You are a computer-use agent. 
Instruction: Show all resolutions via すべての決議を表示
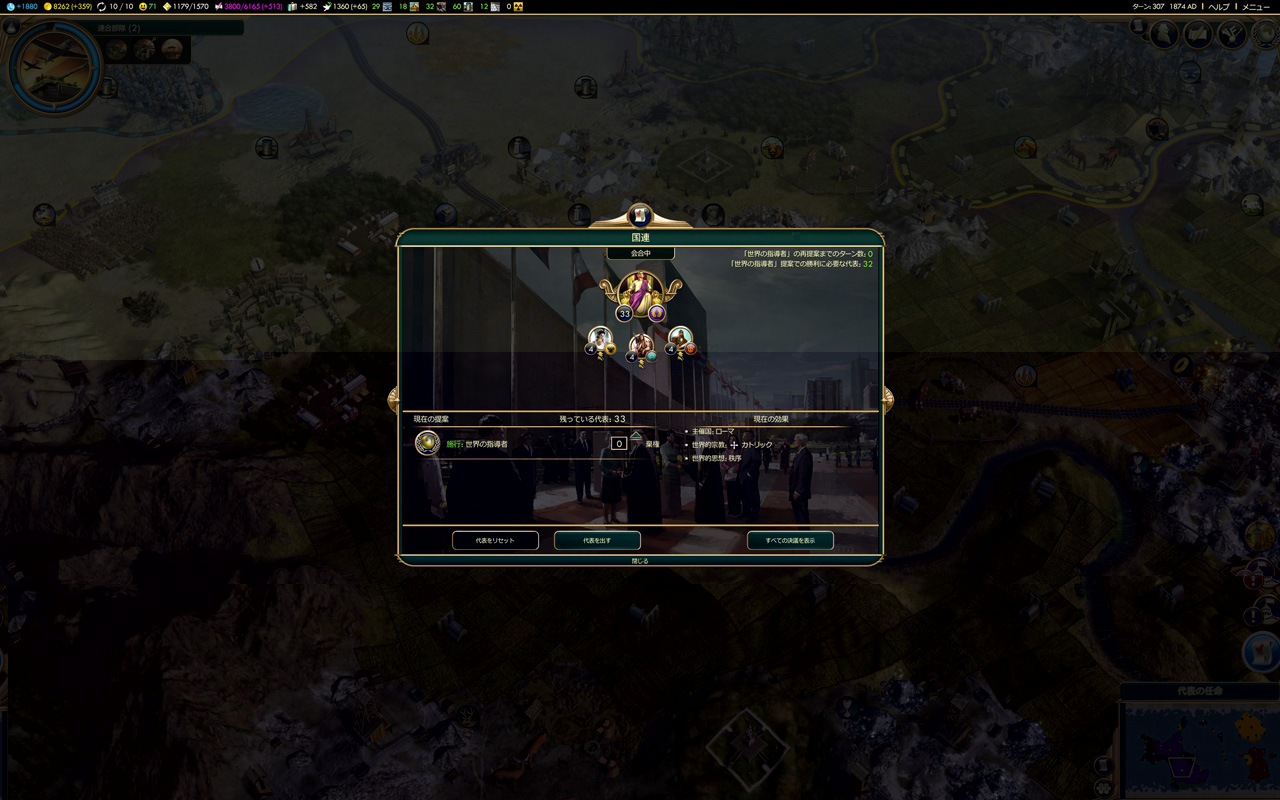[790, 540]
